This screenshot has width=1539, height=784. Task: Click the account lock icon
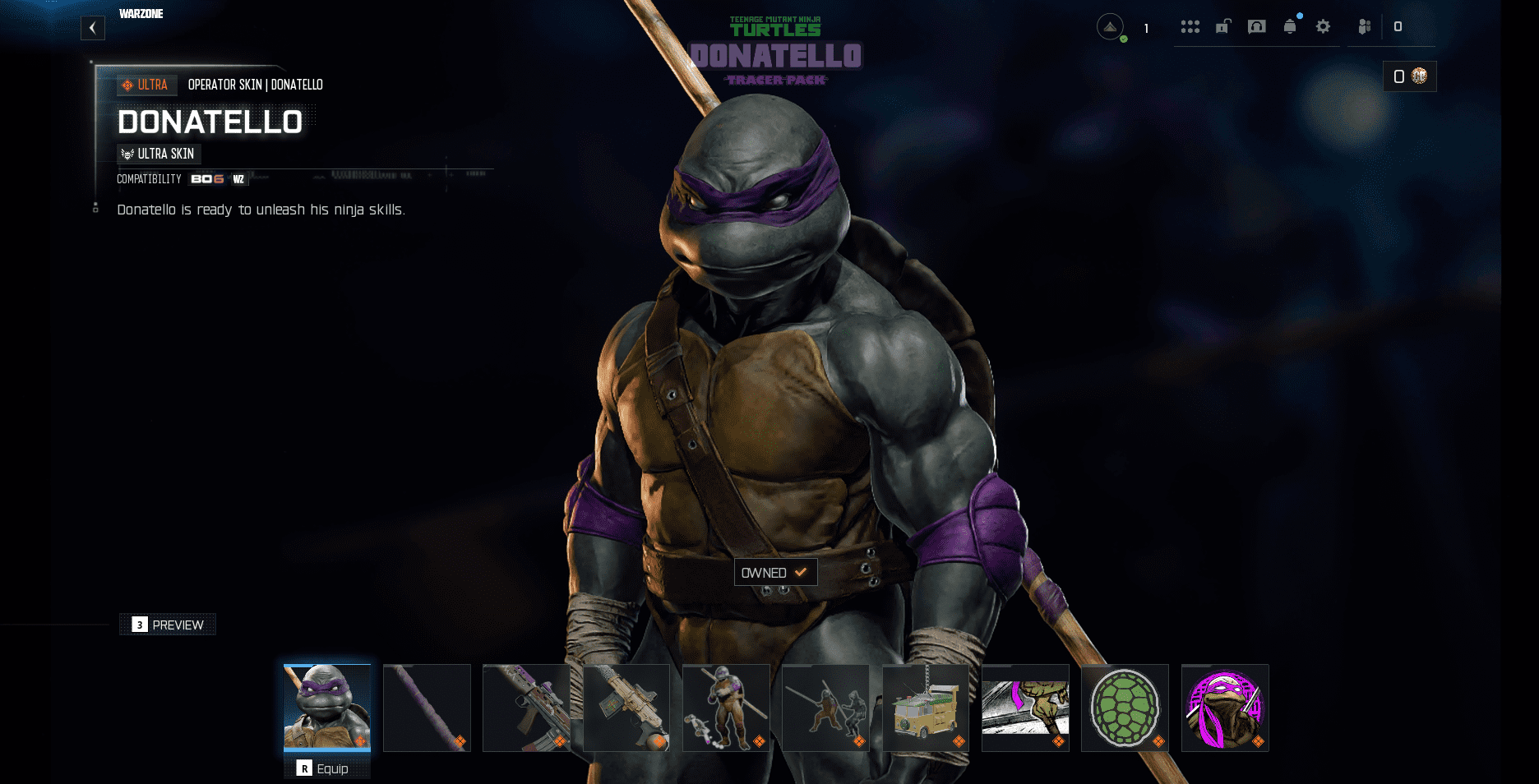coord(1222,26)
